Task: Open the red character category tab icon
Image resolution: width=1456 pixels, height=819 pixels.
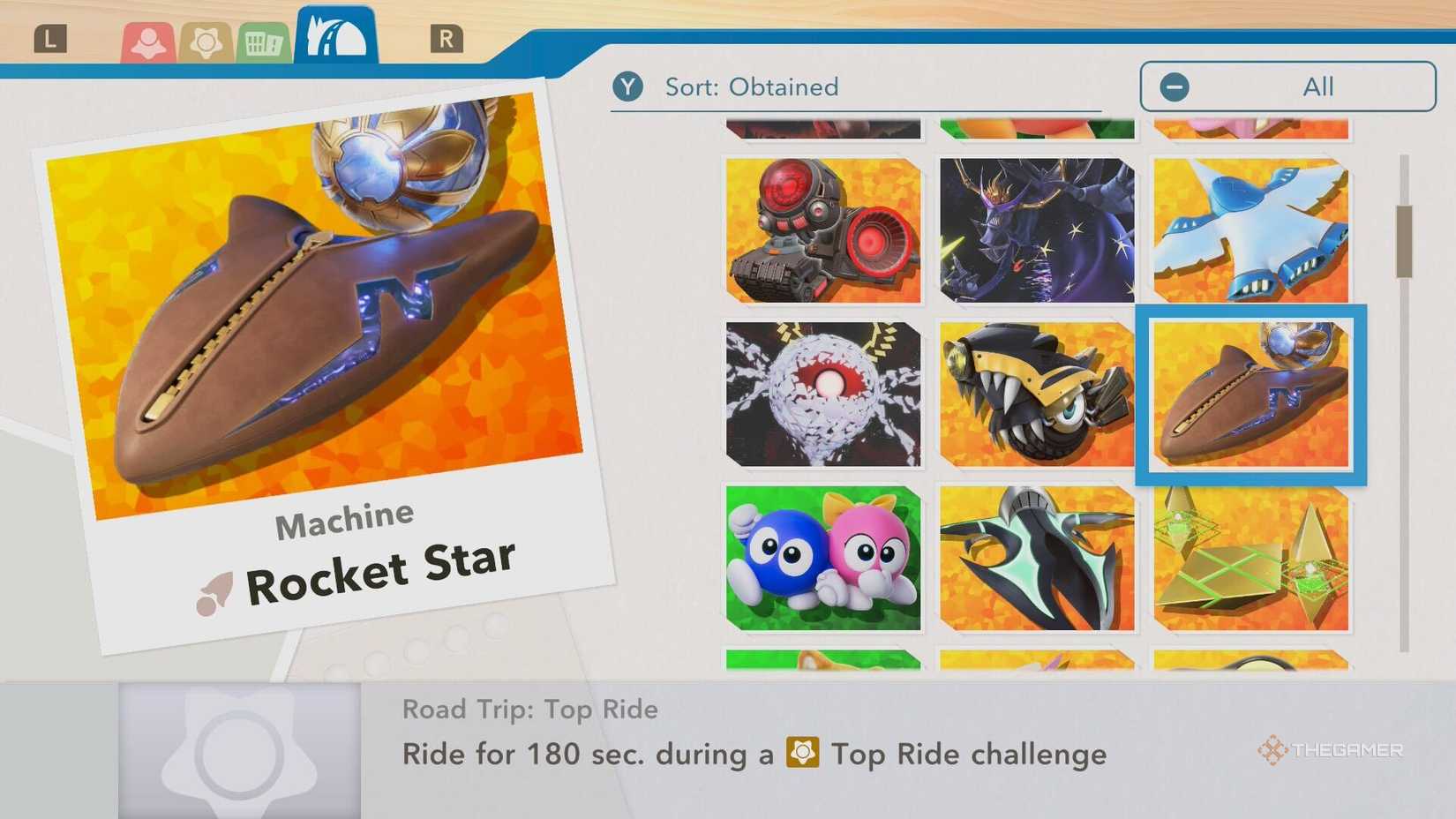Action: coord(148,39)
